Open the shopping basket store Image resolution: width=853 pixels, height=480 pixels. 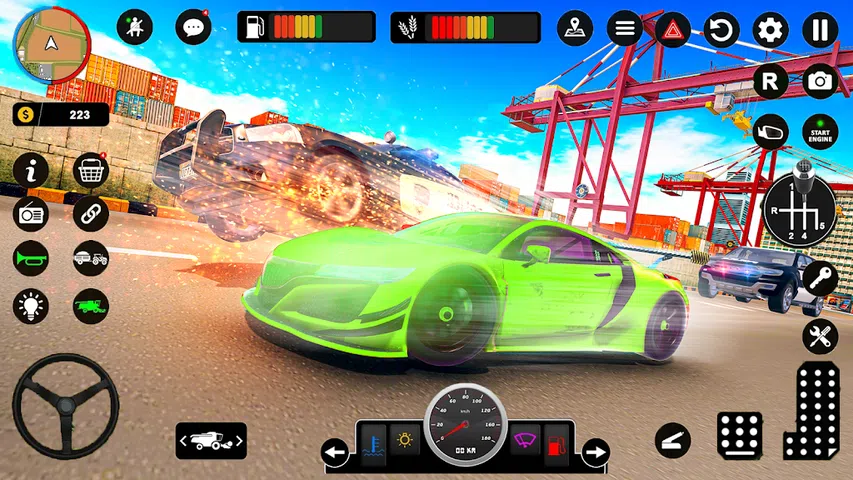coord(91,171)
